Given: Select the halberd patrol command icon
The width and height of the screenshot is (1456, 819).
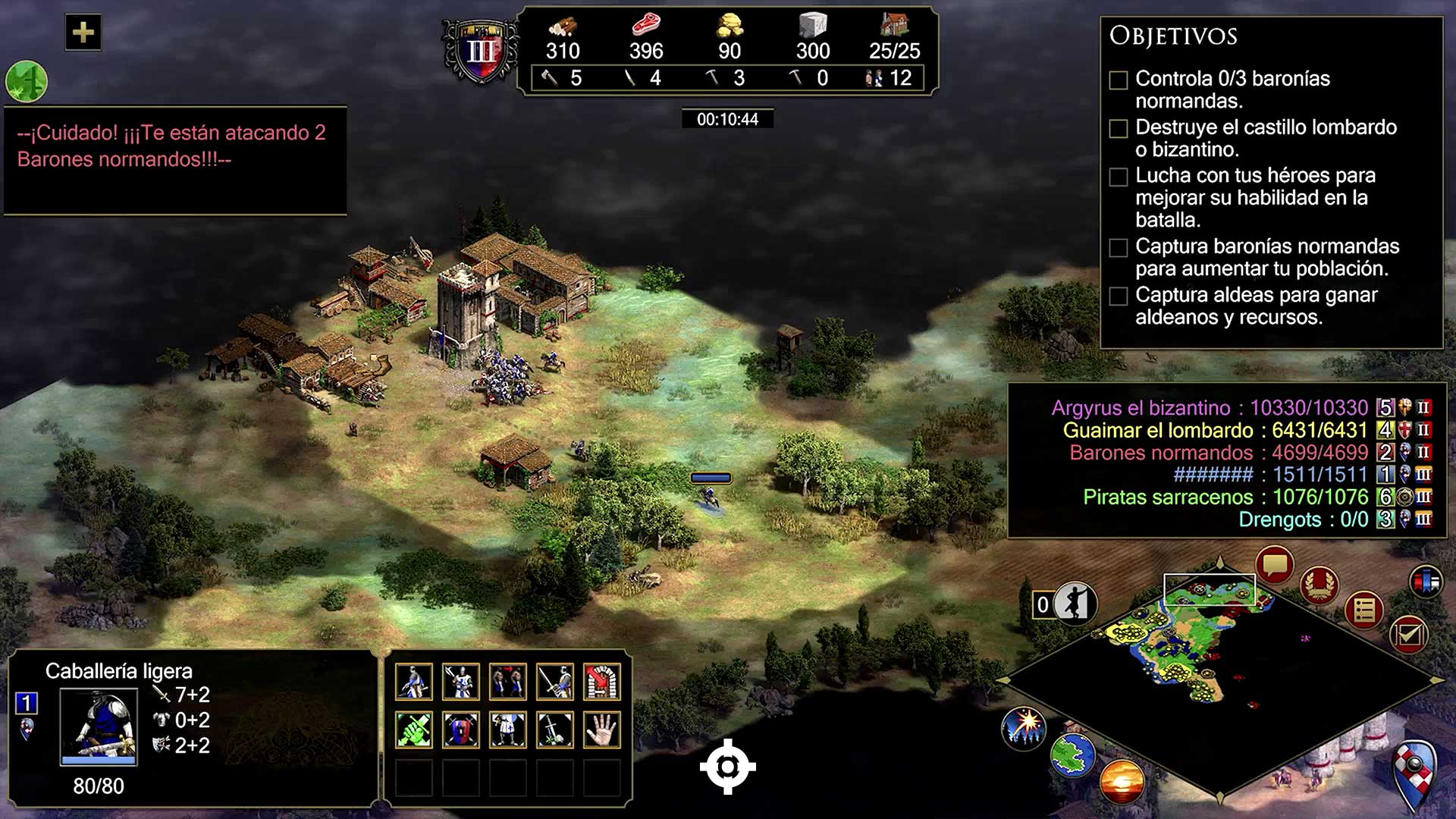Looking at the screenshot, I should pos(461,682).
